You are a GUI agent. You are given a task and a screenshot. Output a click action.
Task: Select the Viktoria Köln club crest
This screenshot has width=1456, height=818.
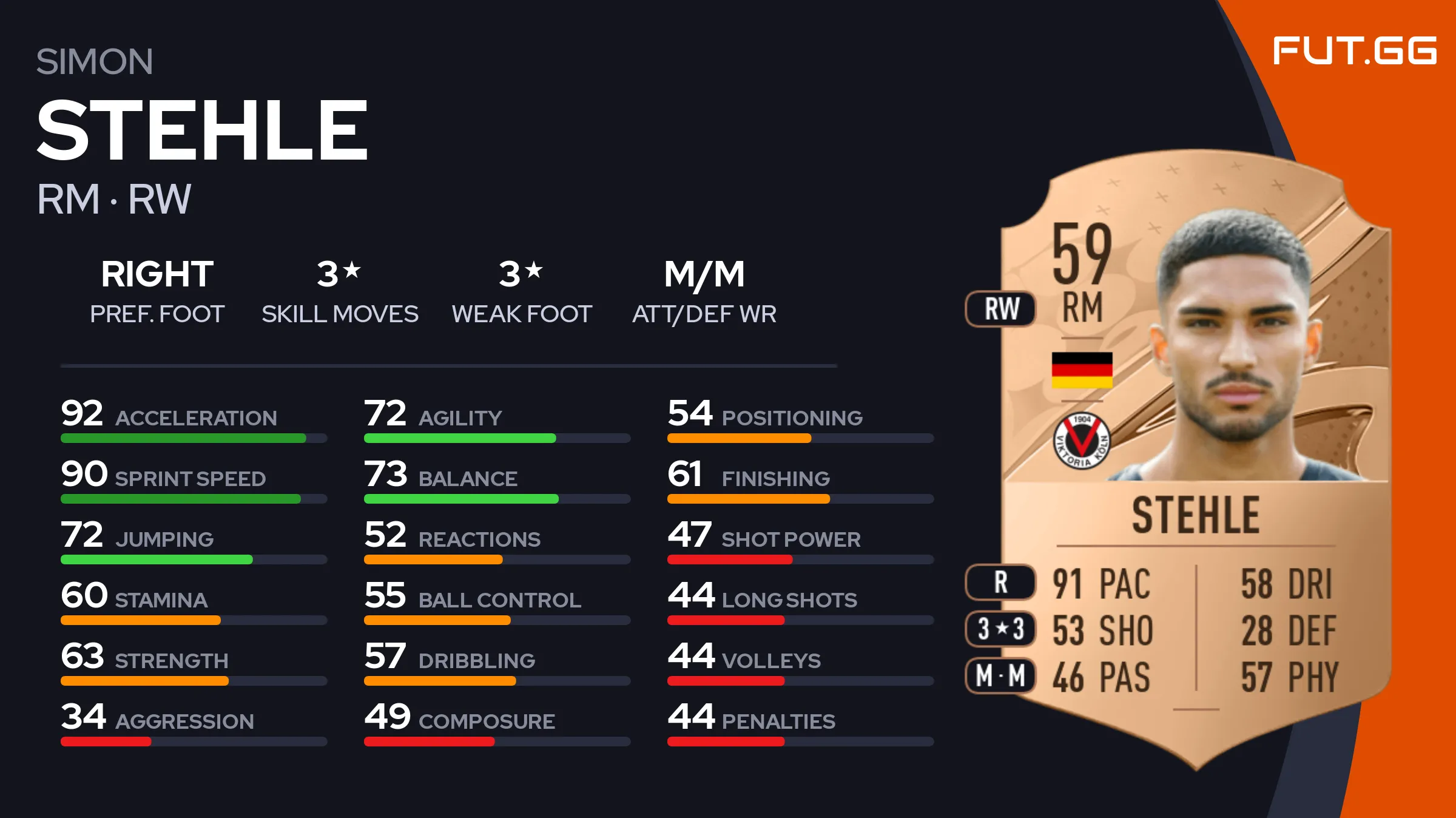[x=1082, y=441]
